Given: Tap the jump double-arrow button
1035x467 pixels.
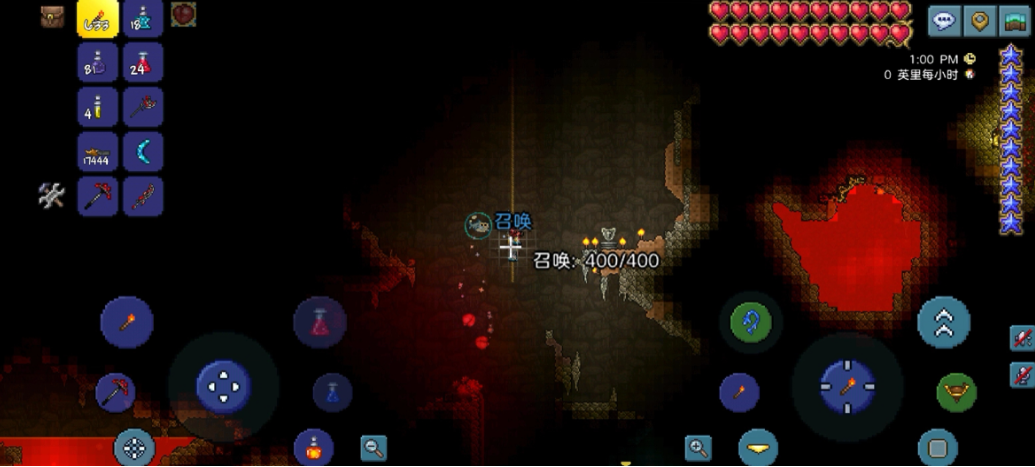Looking at the screenshot, I should 944,322.
